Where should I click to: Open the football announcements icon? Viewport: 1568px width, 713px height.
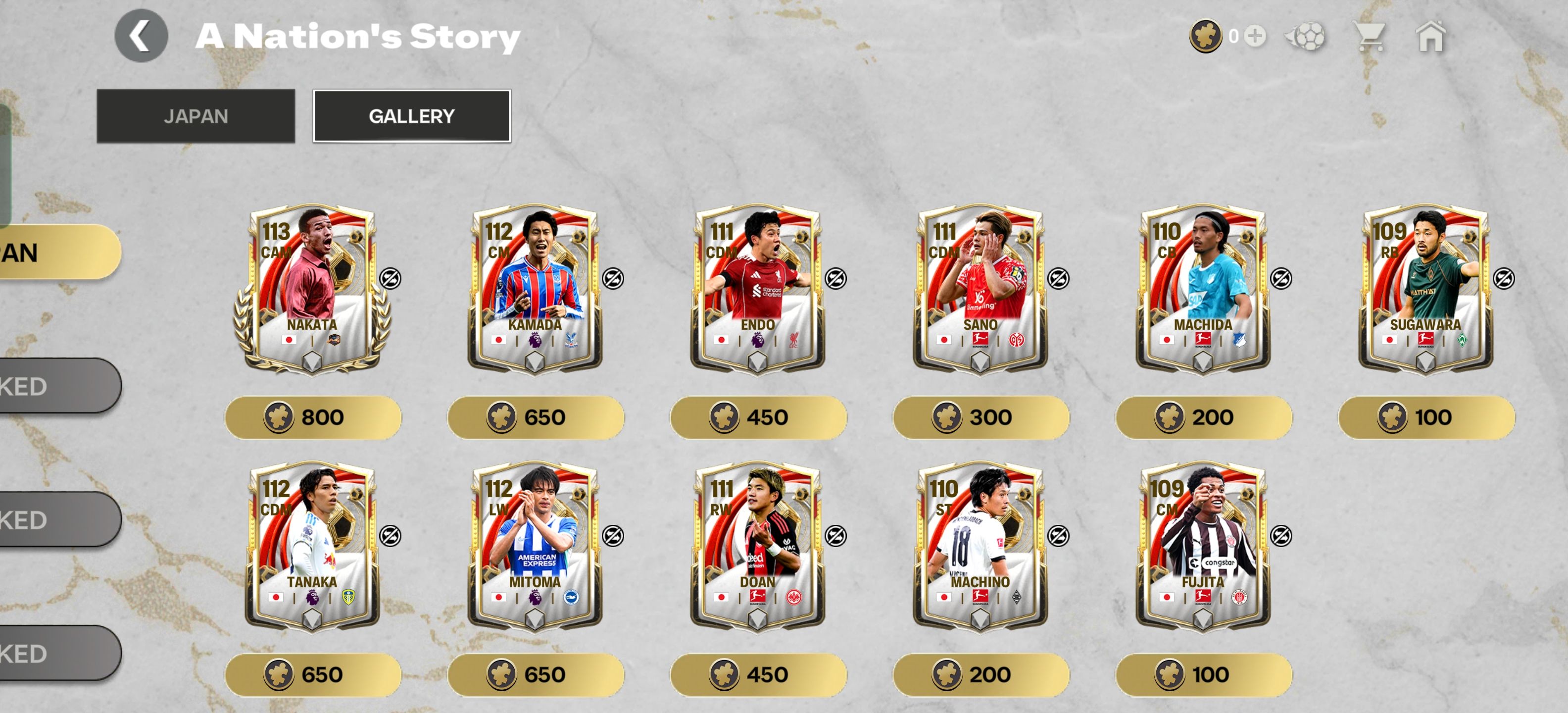tap(1306, 36)
